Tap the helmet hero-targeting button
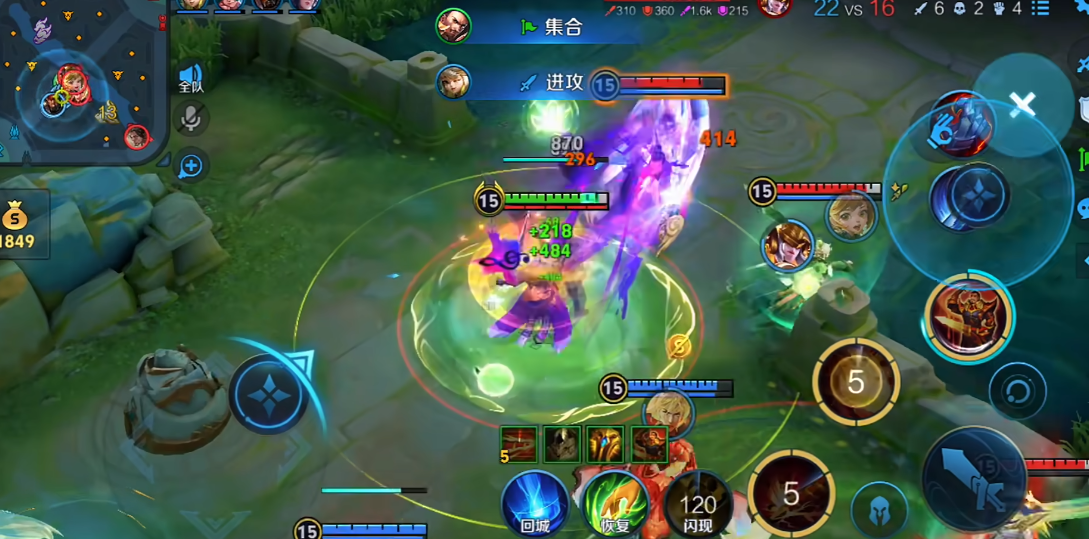Viewport: 1089px width, 539px height. (879, 509)
